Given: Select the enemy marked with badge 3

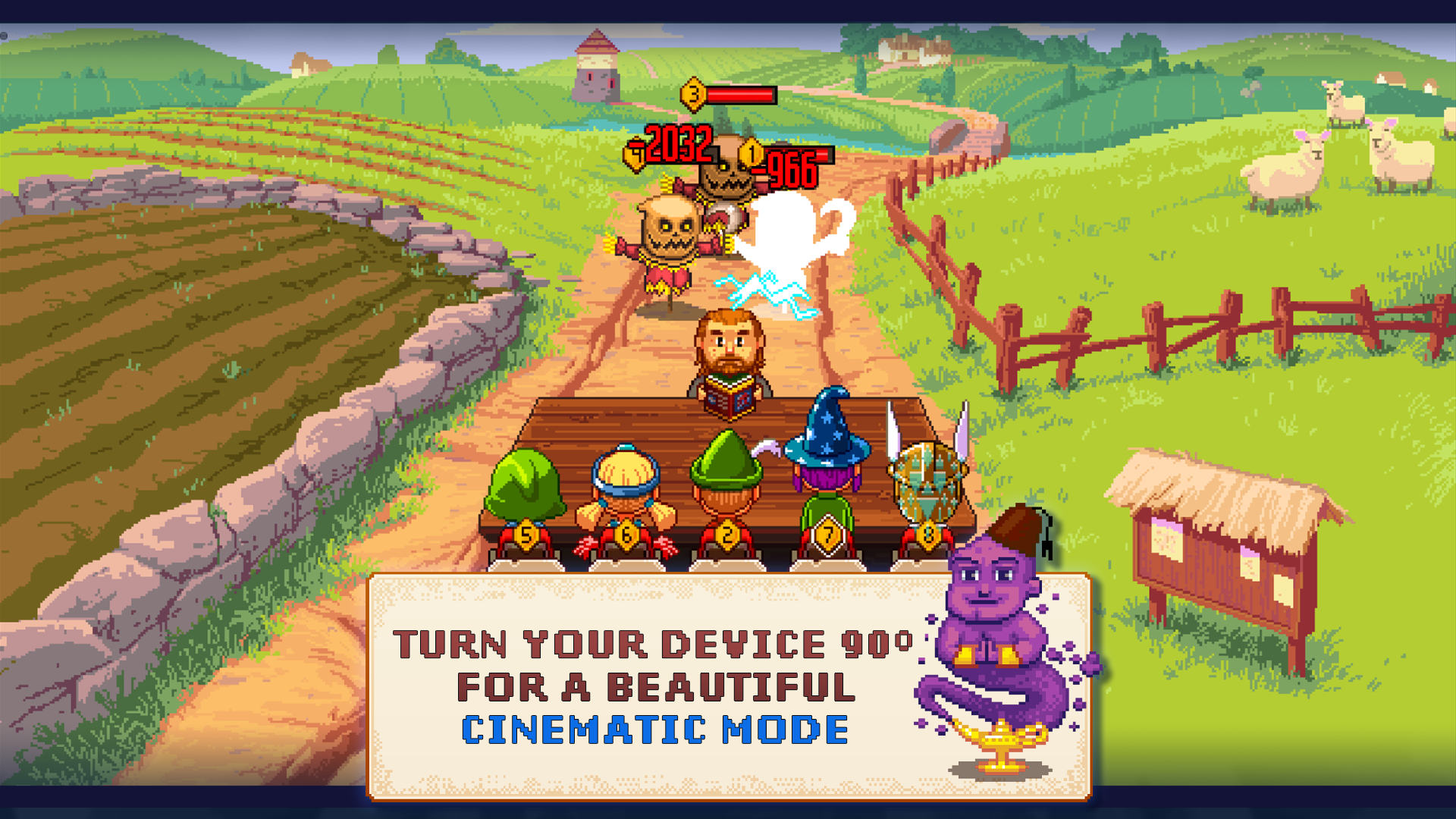Looking at the screenshot, I should click(694, 95).
